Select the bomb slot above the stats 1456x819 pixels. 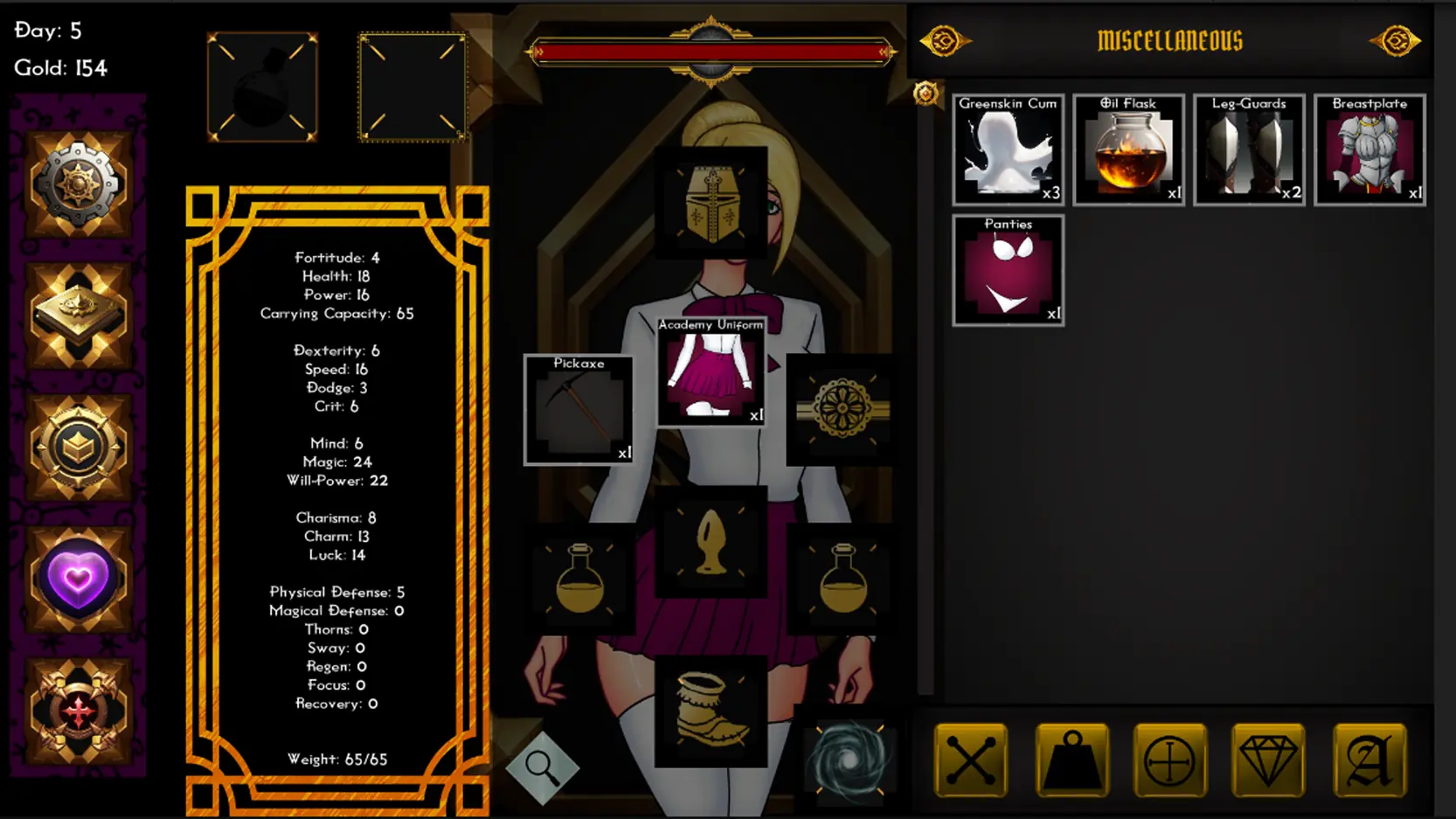pyautogui.click(x=262, y=87)
